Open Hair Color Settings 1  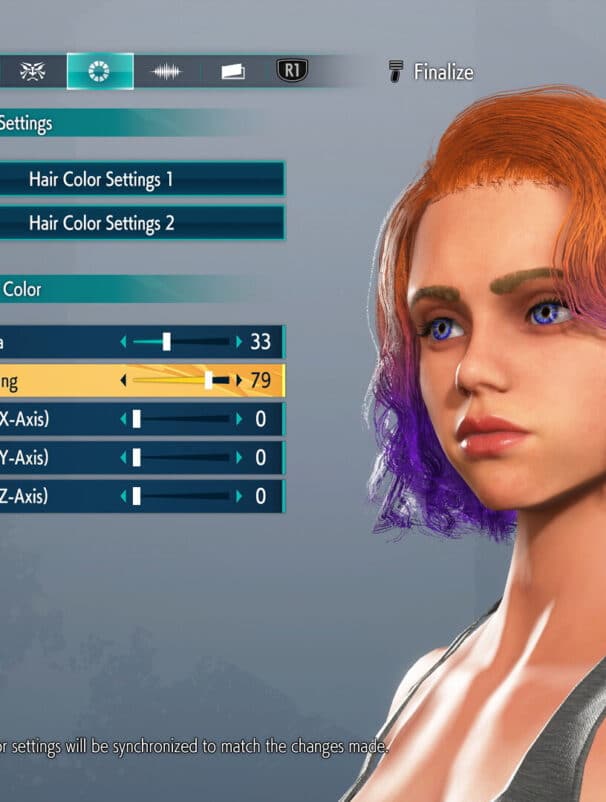(x=140, y=180)
